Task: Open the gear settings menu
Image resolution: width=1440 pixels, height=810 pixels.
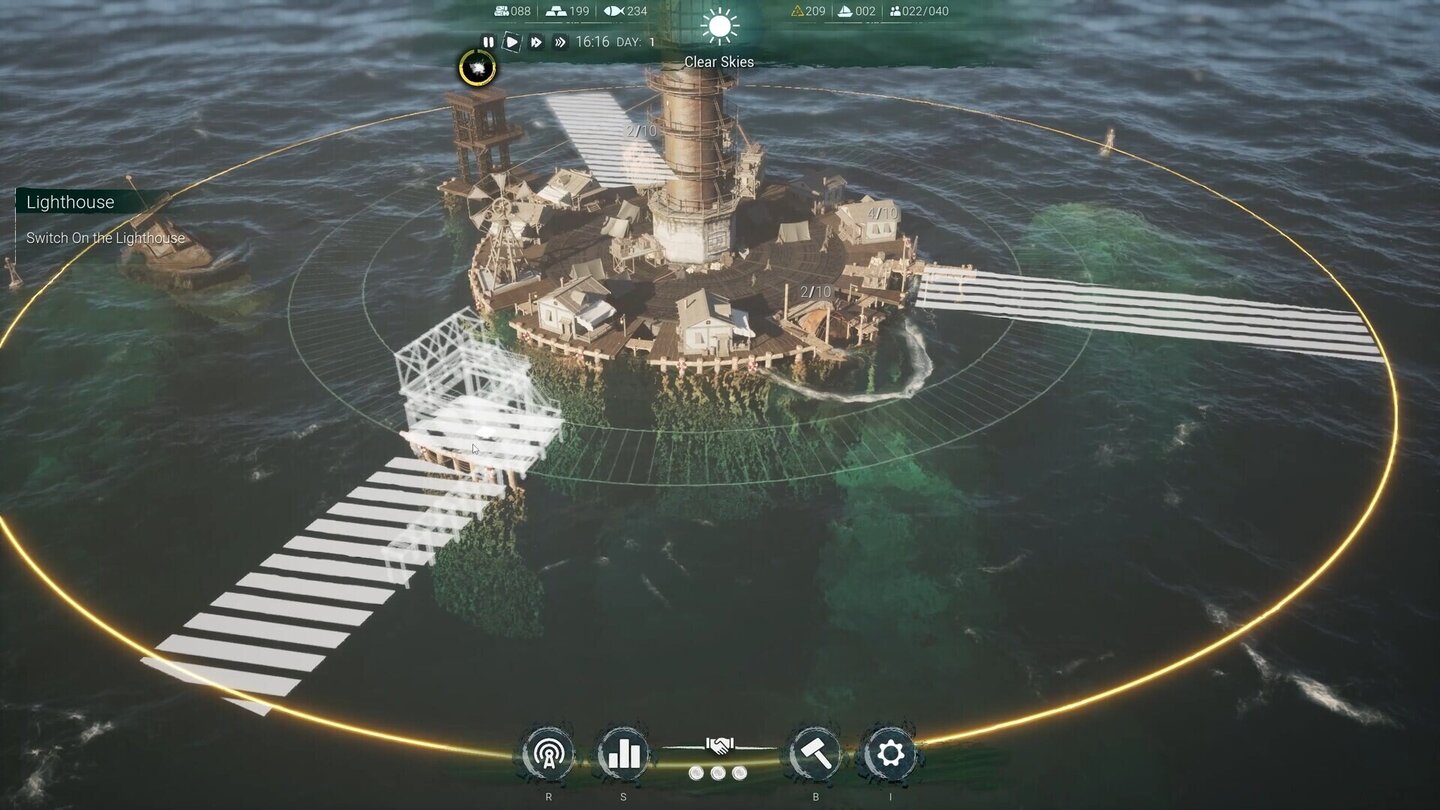Action: click(x=890, y=753)
